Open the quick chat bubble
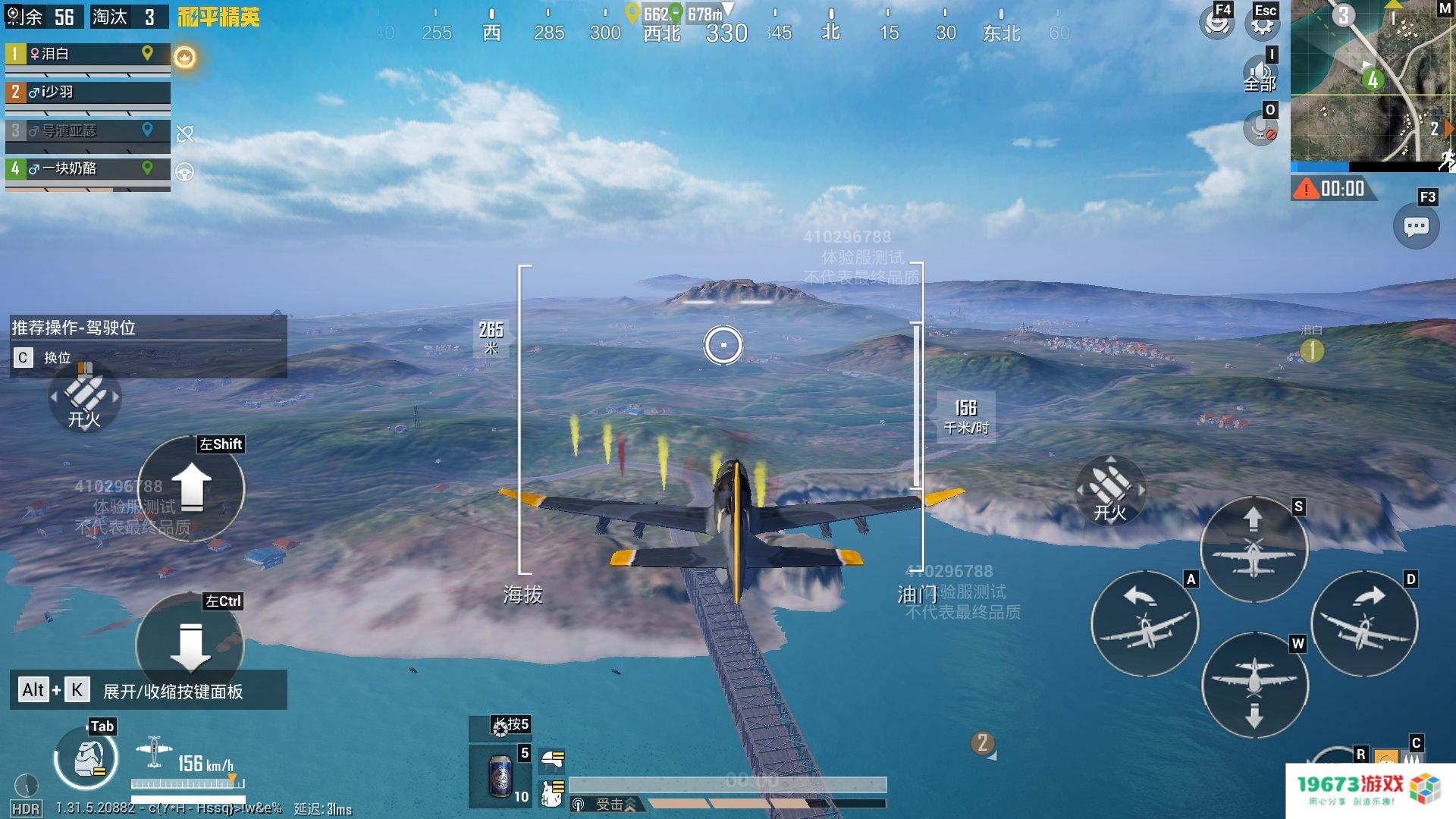The width and height of the screenshot is (1456, 819). pos(1416,227)
